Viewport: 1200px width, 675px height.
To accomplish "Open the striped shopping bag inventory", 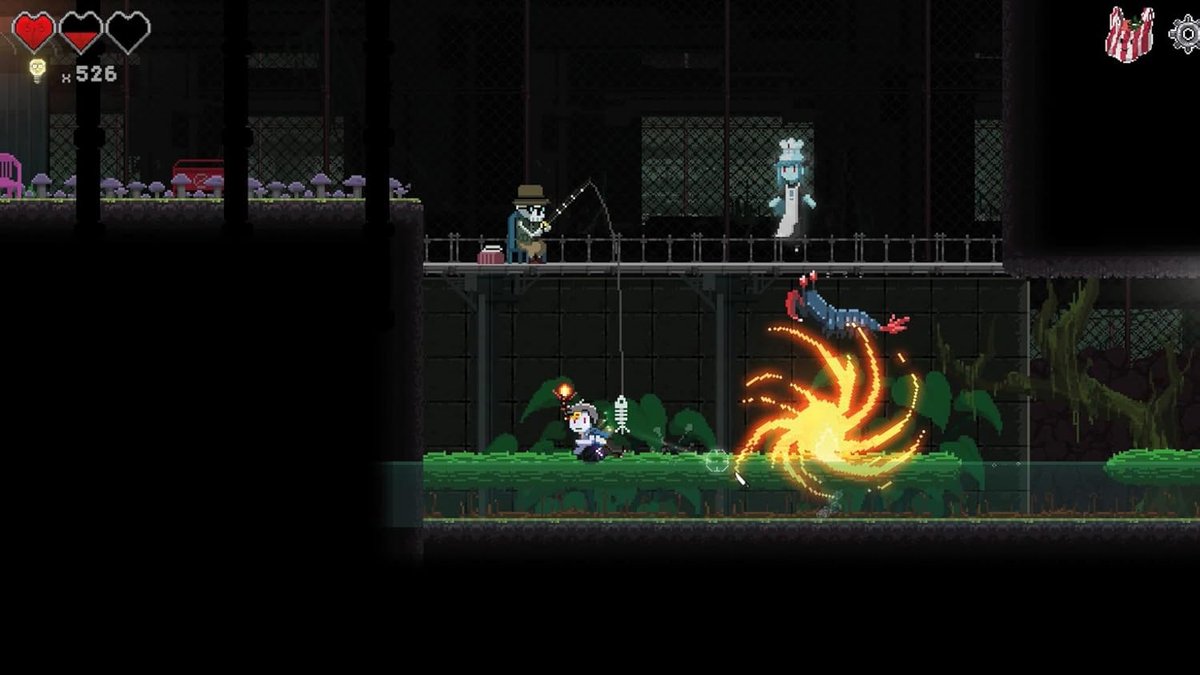I will [1129, 35].
